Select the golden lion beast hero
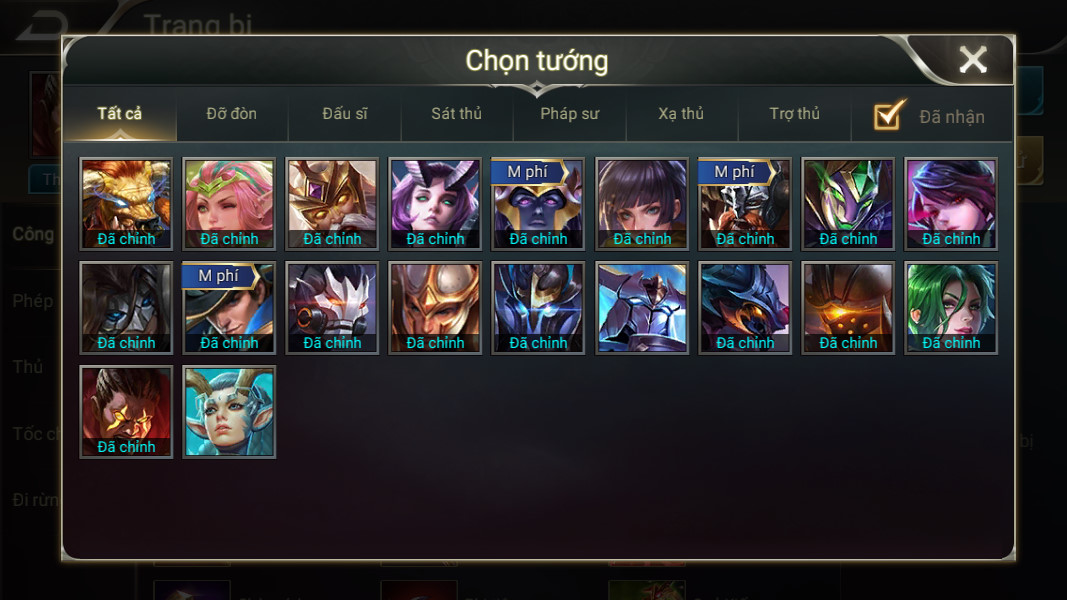This screenshot has height=600, width=1067. 126,203
